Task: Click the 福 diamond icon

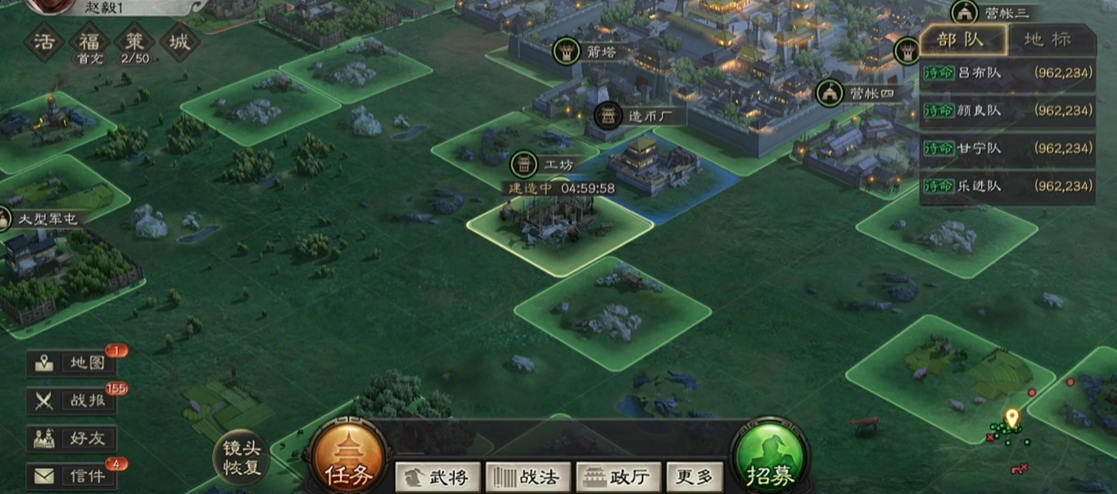Action: [90, 43]
